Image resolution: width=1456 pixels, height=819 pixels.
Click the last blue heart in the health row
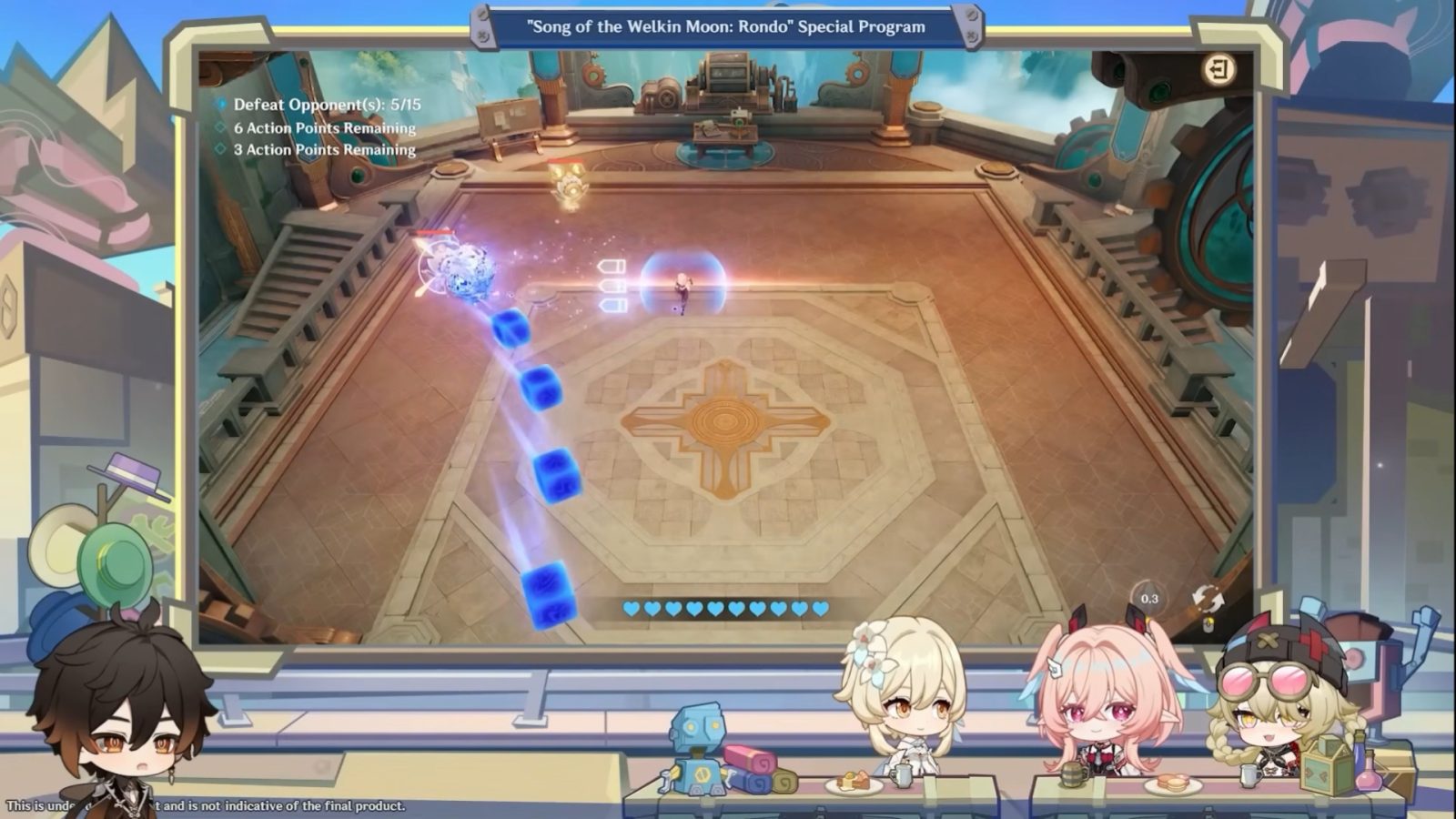tap(819, 608)
